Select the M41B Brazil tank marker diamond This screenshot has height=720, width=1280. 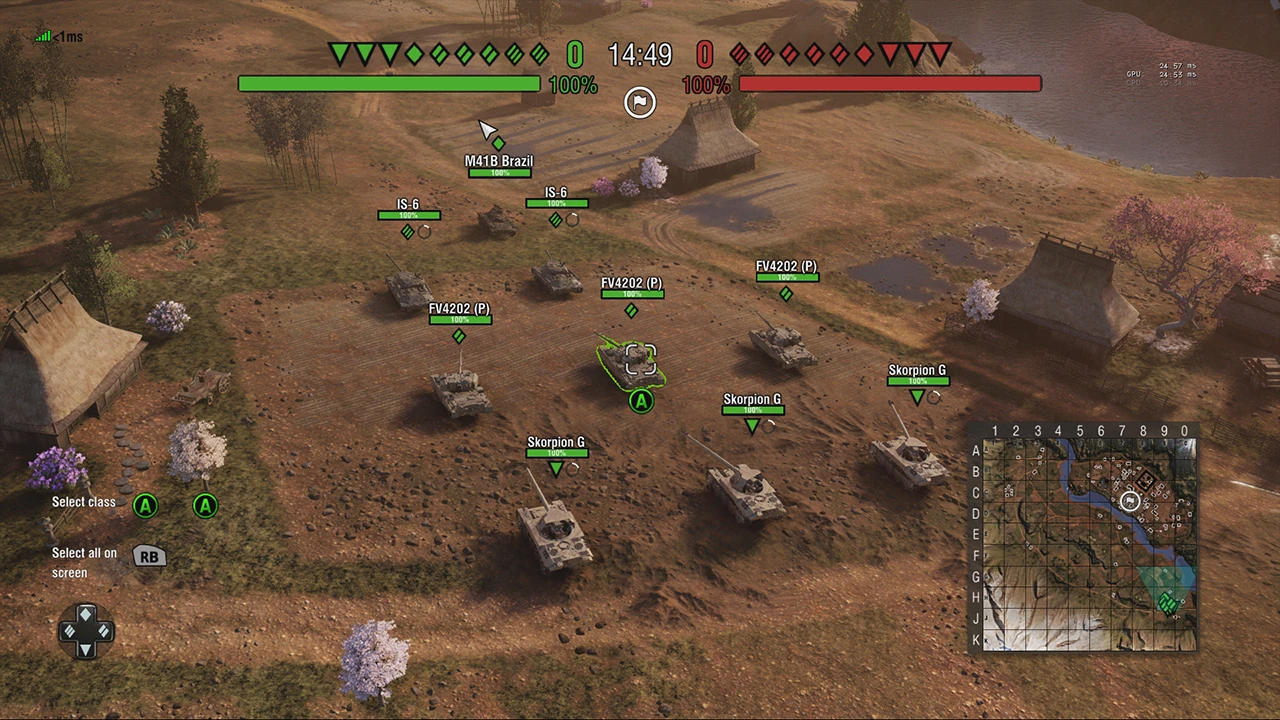(498, 143)
